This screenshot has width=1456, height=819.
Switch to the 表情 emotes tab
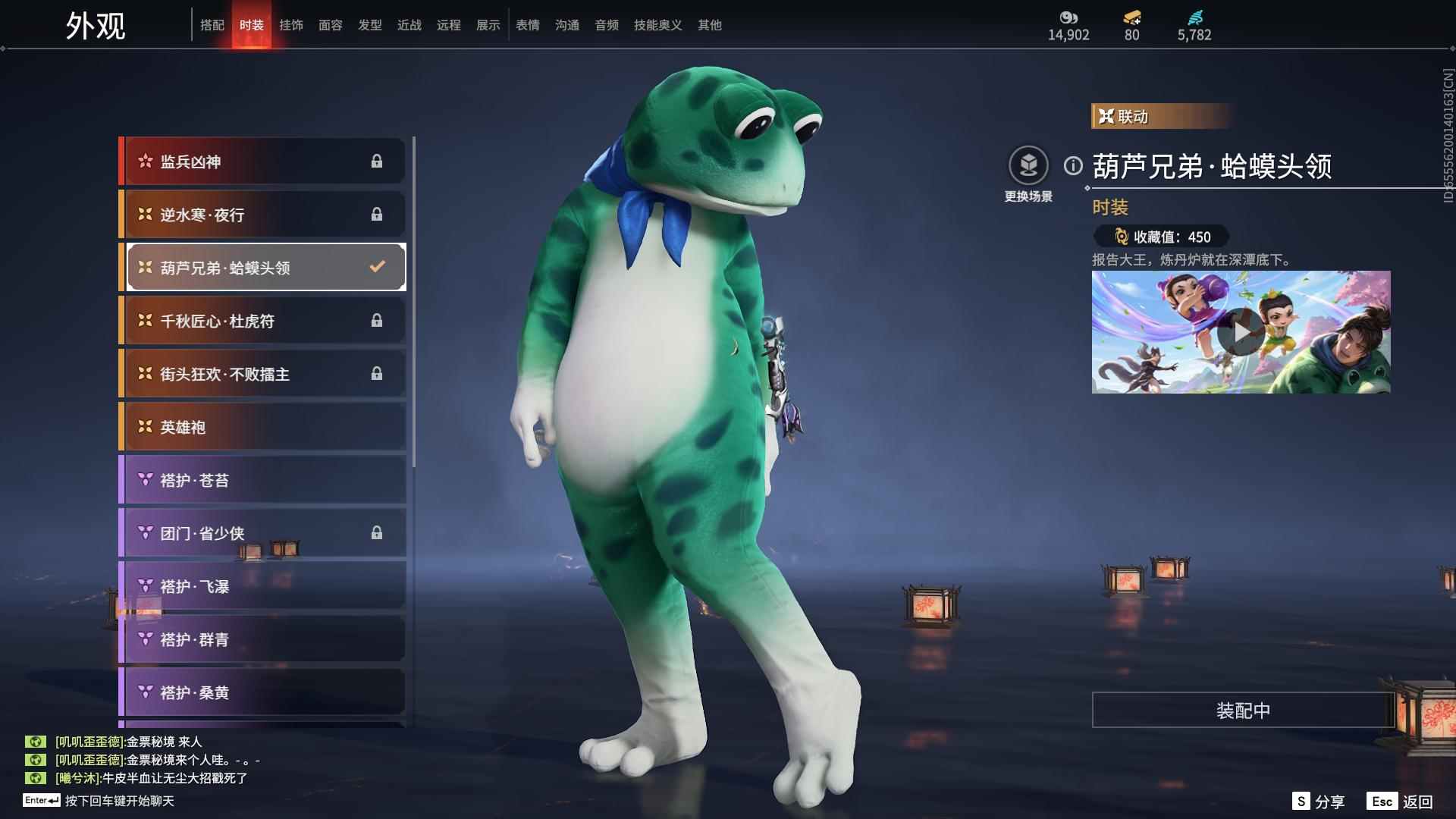[x=528, y=25]
